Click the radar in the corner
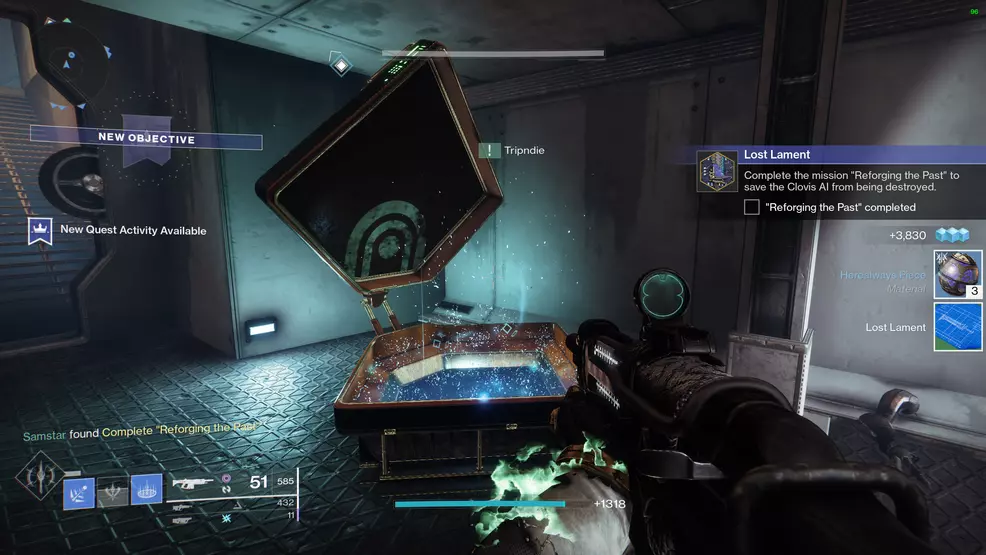Screen dimensions: 986x555 67,63
